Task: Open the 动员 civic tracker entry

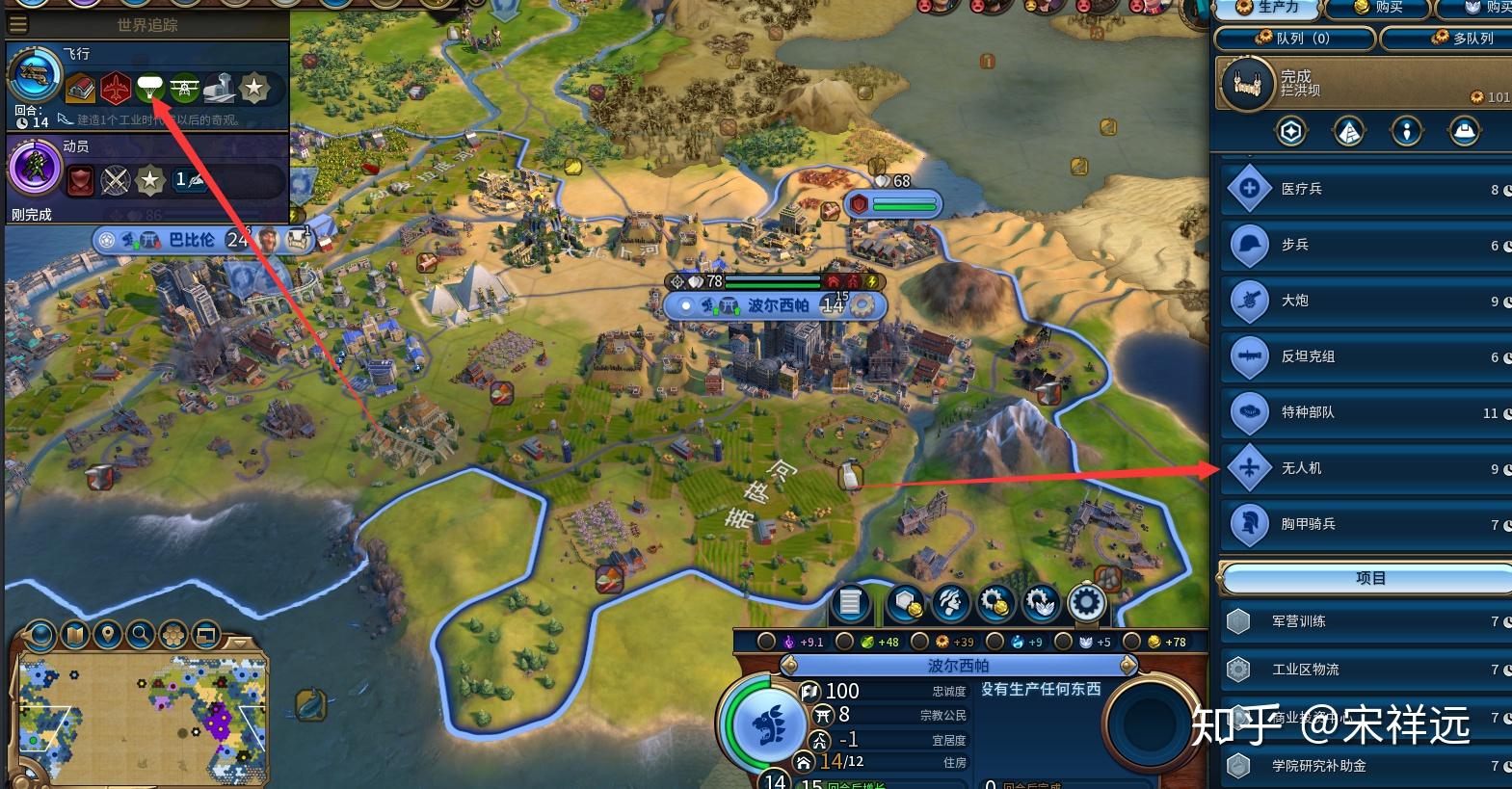Action: (x=35, y=169)
